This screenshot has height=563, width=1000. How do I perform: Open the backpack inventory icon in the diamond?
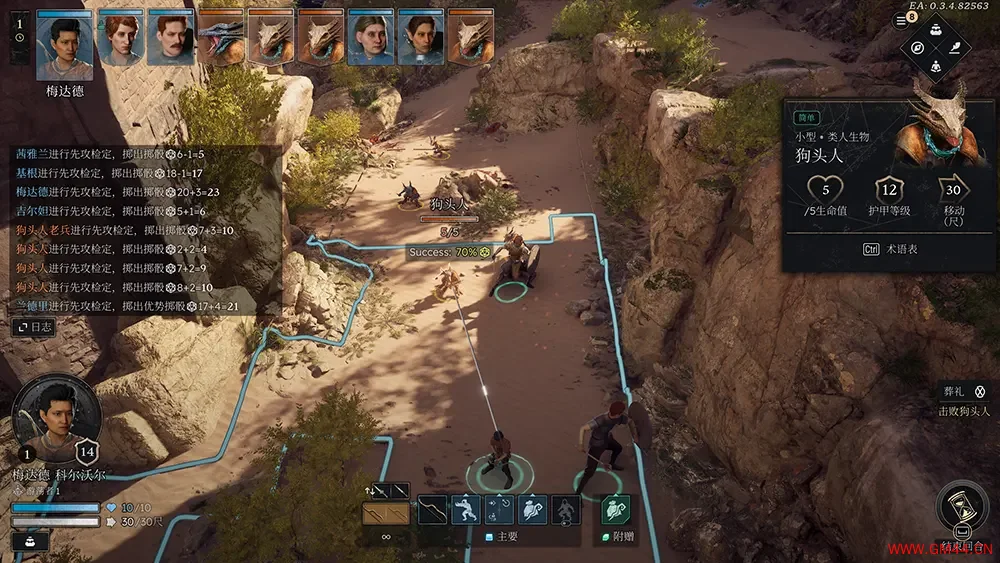936,30
